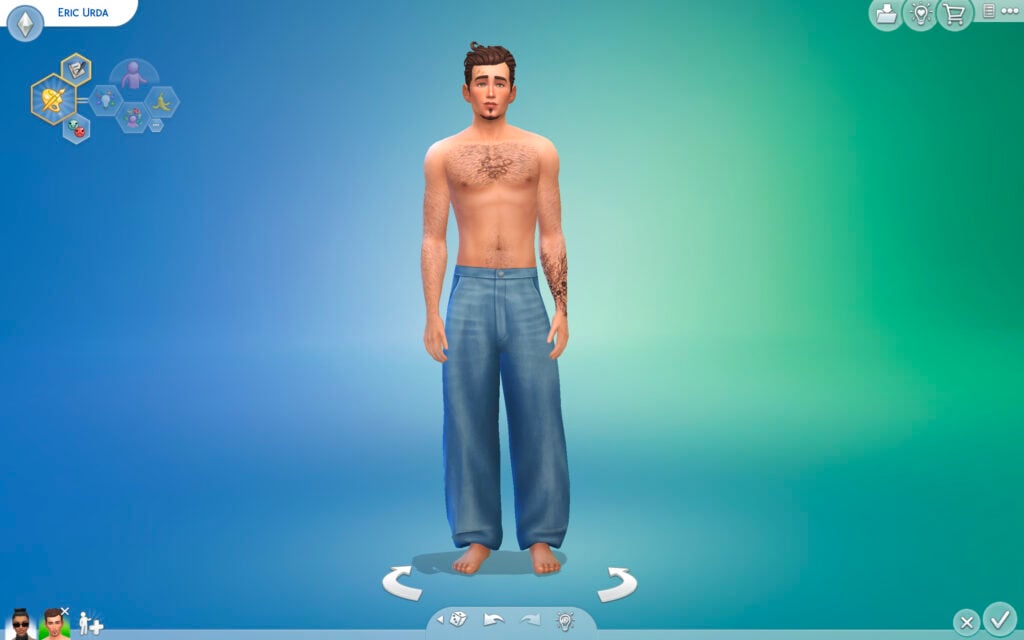1024x640 pixels.
Task: Add a new Sim to the household
Action: pyautogui.click(x=90, y=623)
